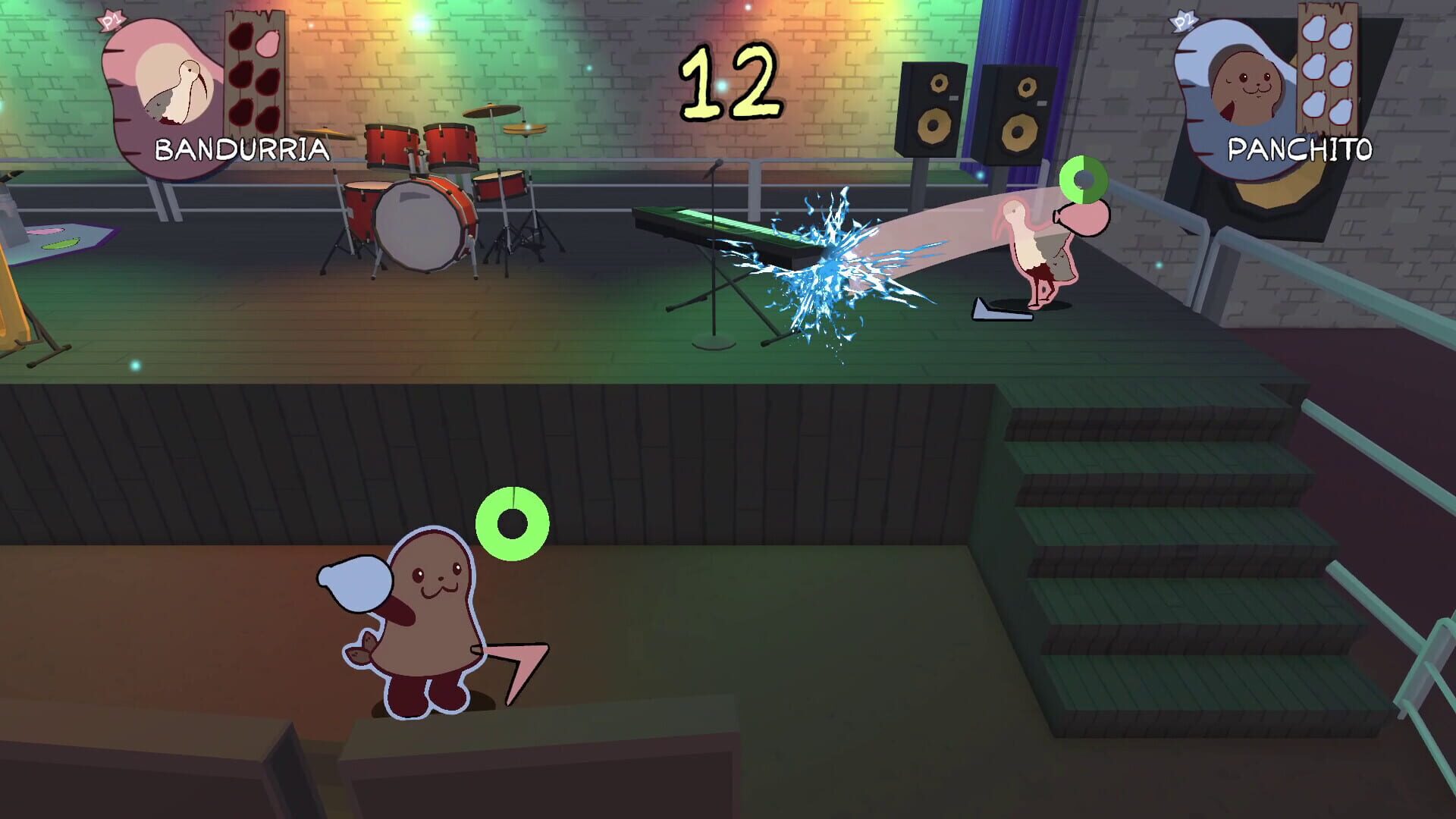Click Bandurria's wooden pear scoreboard
Viewport: 1456px width, 819px height.
[254, 72]
